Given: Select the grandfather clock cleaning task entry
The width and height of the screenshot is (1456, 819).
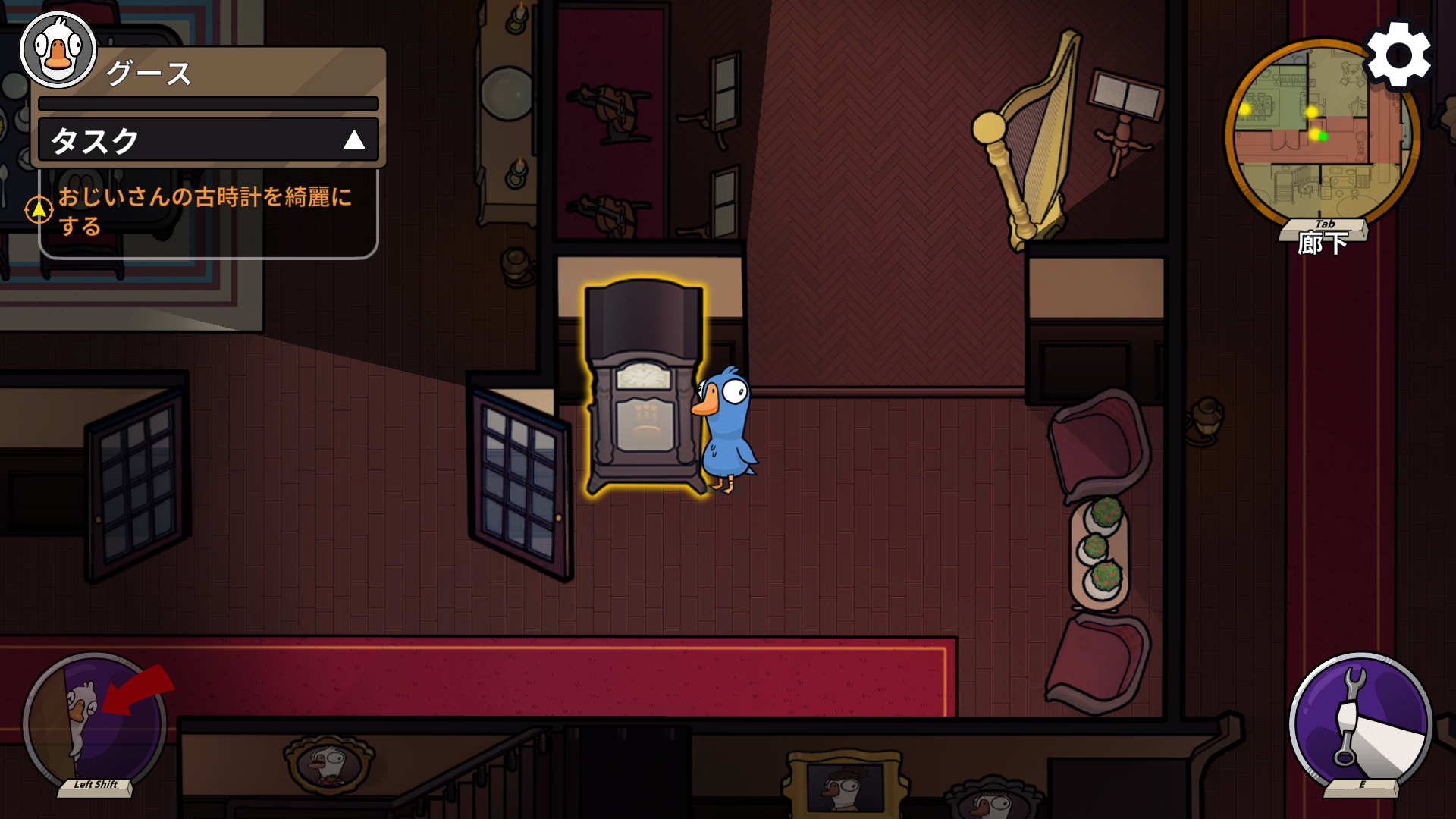Looking at the screenshot, I should pyautogui.click(x=205, y=211).
